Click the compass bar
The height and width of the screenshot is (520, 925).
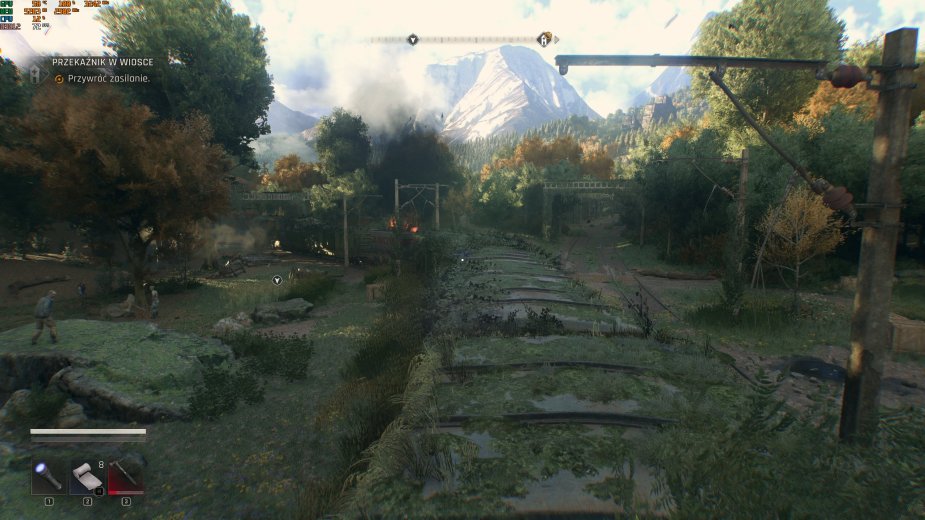[470, 40]
